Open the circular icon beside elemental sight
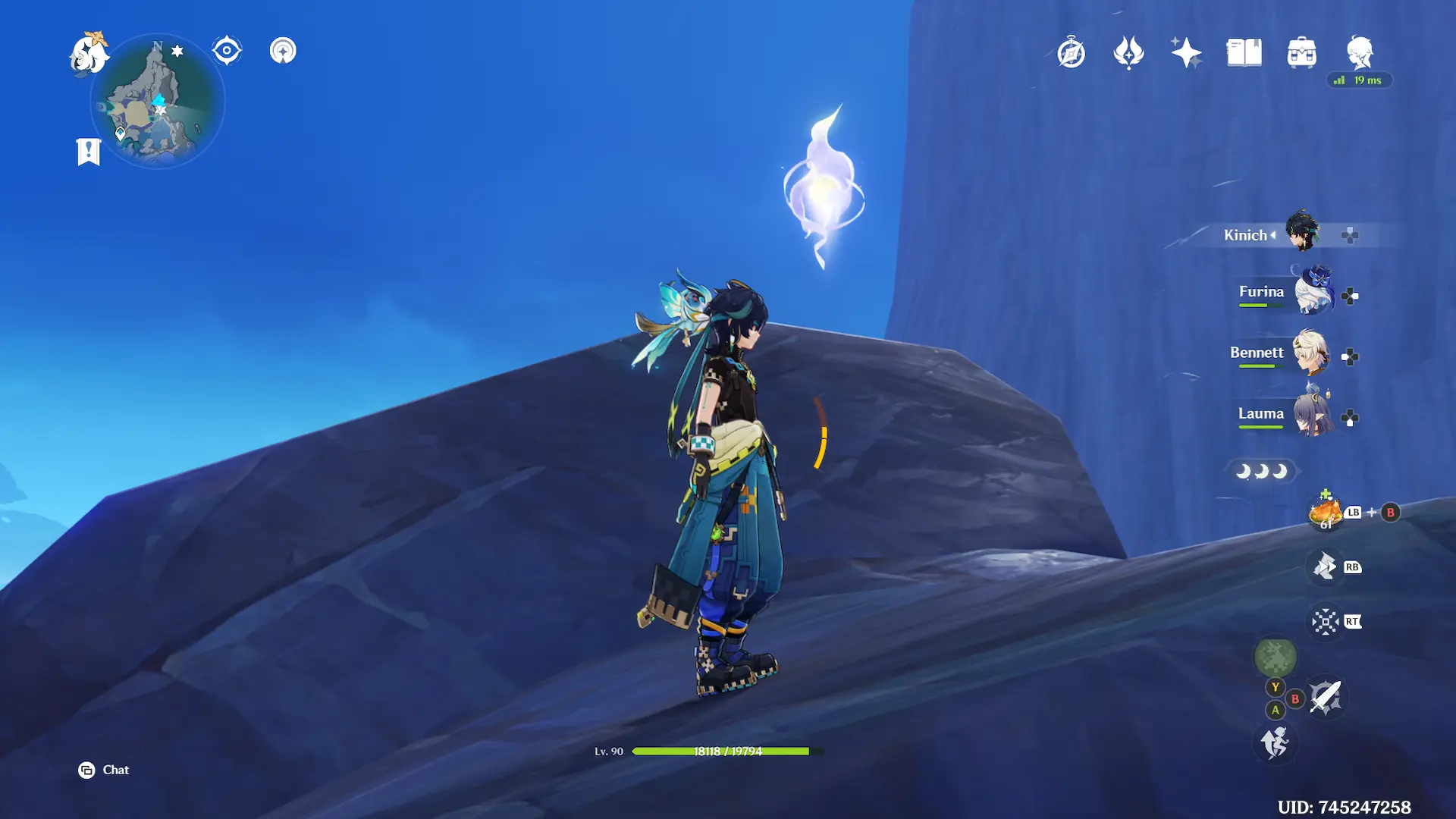The width and height of the screenshot is (1456, 819). [283, 51]
